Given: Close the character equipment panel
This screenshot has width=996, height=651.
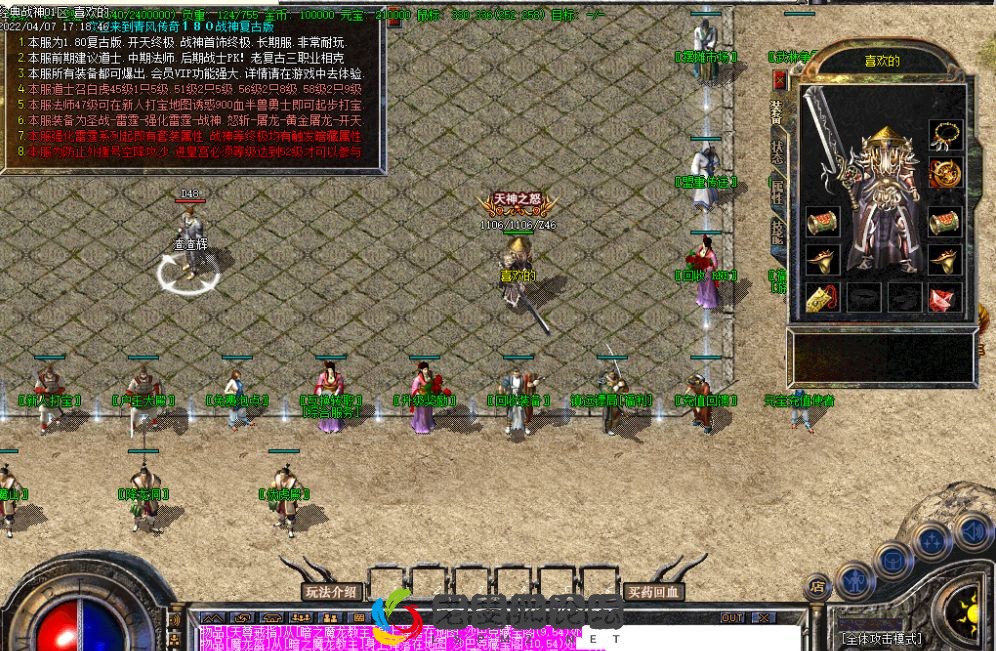Looking at the screenshot, I should tap(780, 79).
